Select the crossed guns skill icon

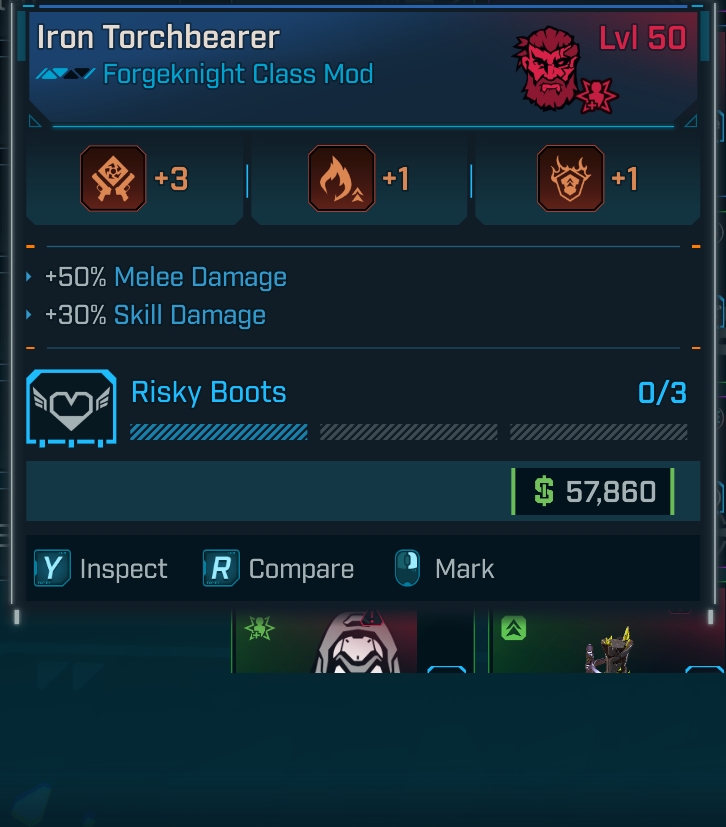(x=113, y=179)
